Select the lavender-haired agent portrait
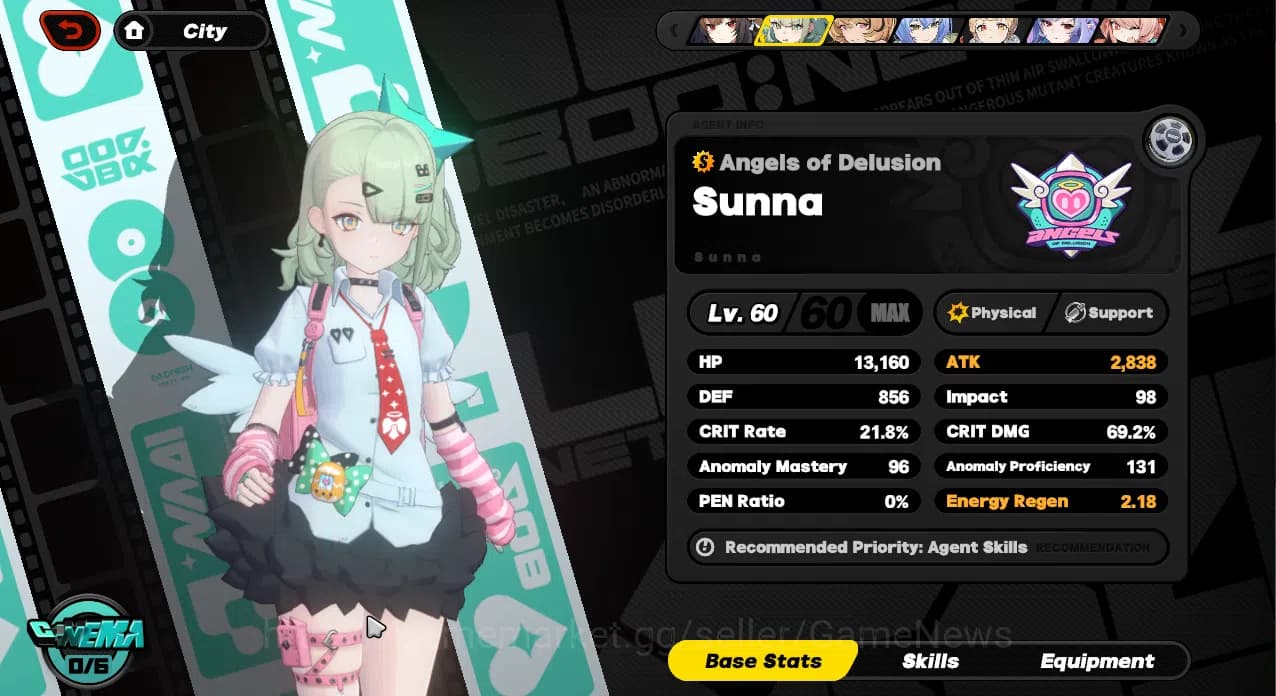This screenshot has height=696, width=1276. tap(1062, 31)
